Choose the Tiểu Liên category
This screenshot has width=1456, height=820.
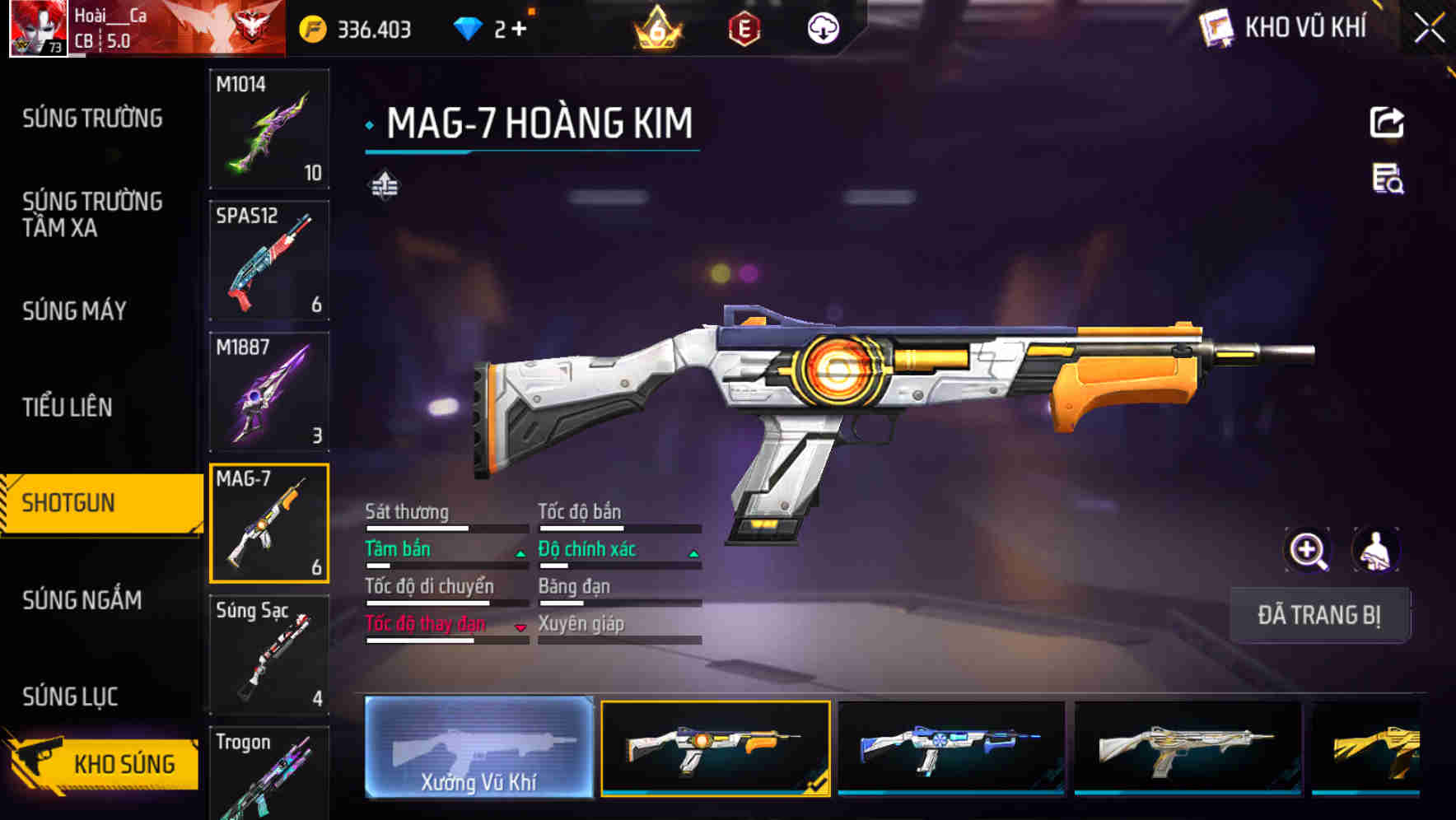(x=67, y=407)
